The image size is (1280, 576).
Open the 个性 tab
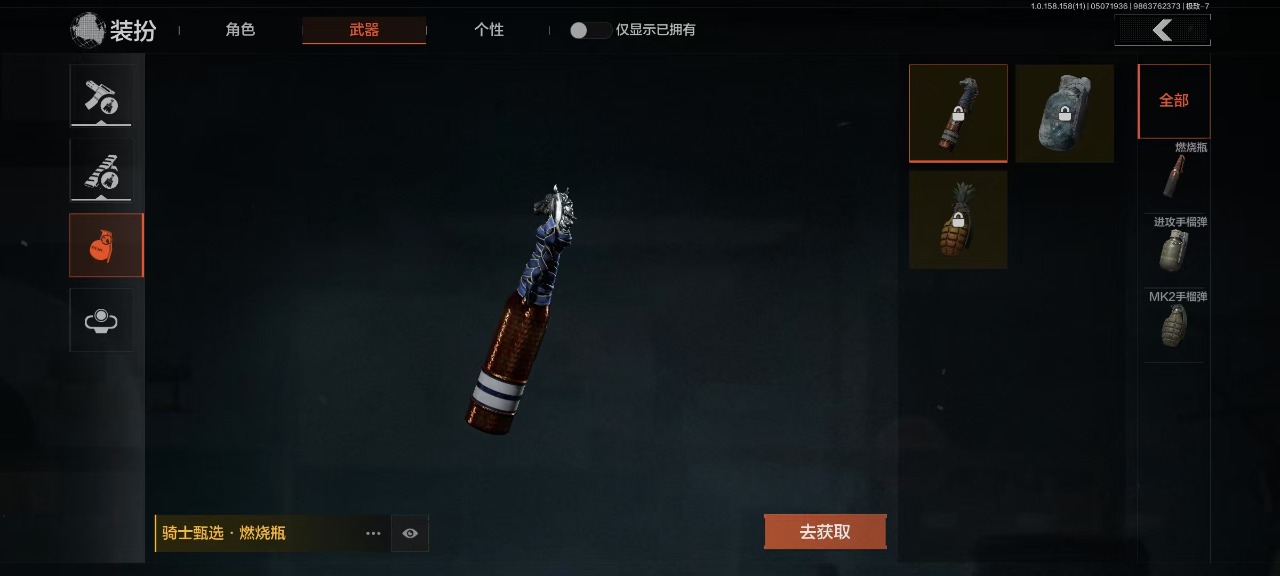pyautogui.click(x=488, y=30)
